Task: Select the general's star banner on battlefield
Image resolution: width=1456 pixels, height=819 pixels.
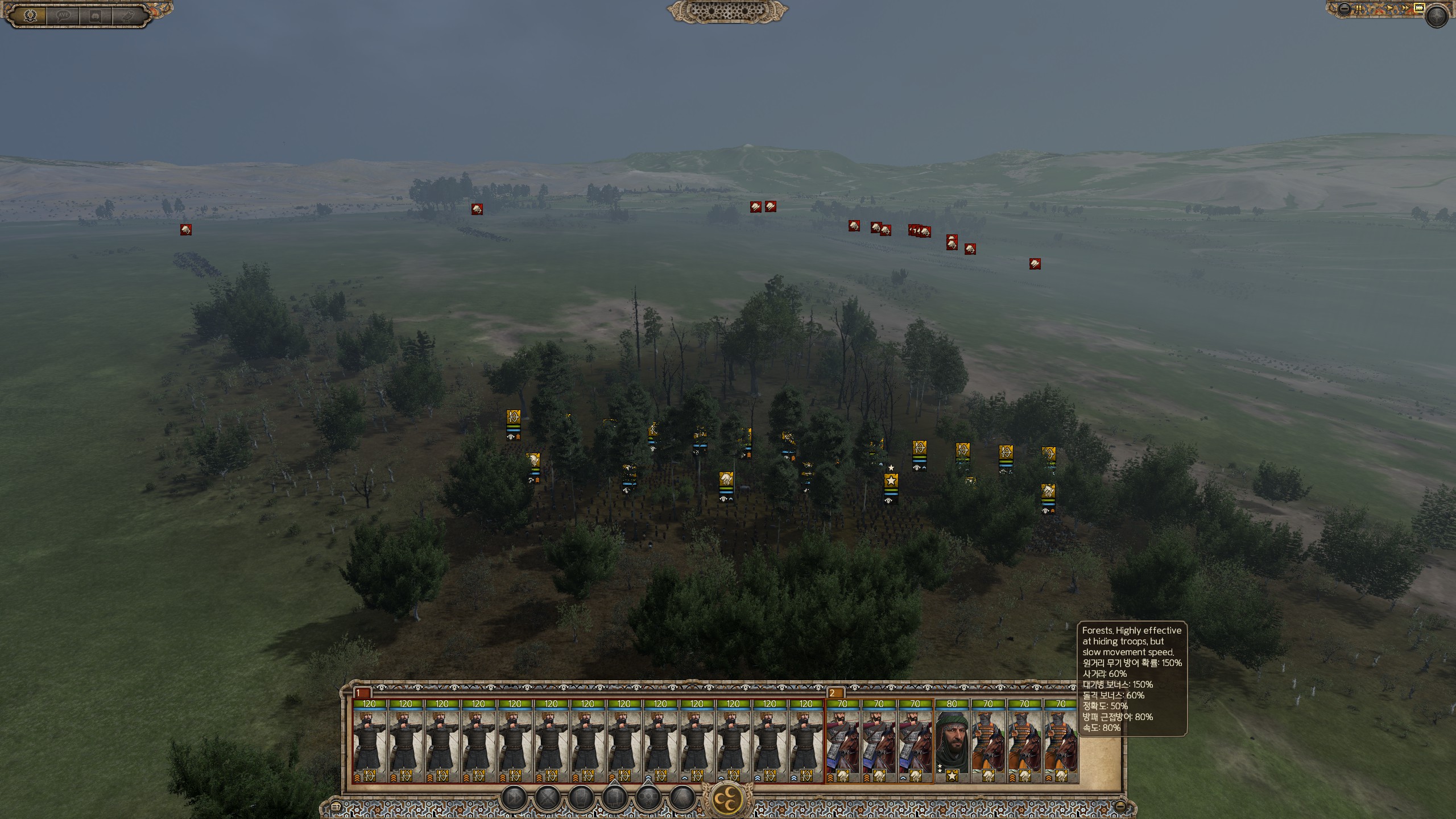Action: point(891,482)
